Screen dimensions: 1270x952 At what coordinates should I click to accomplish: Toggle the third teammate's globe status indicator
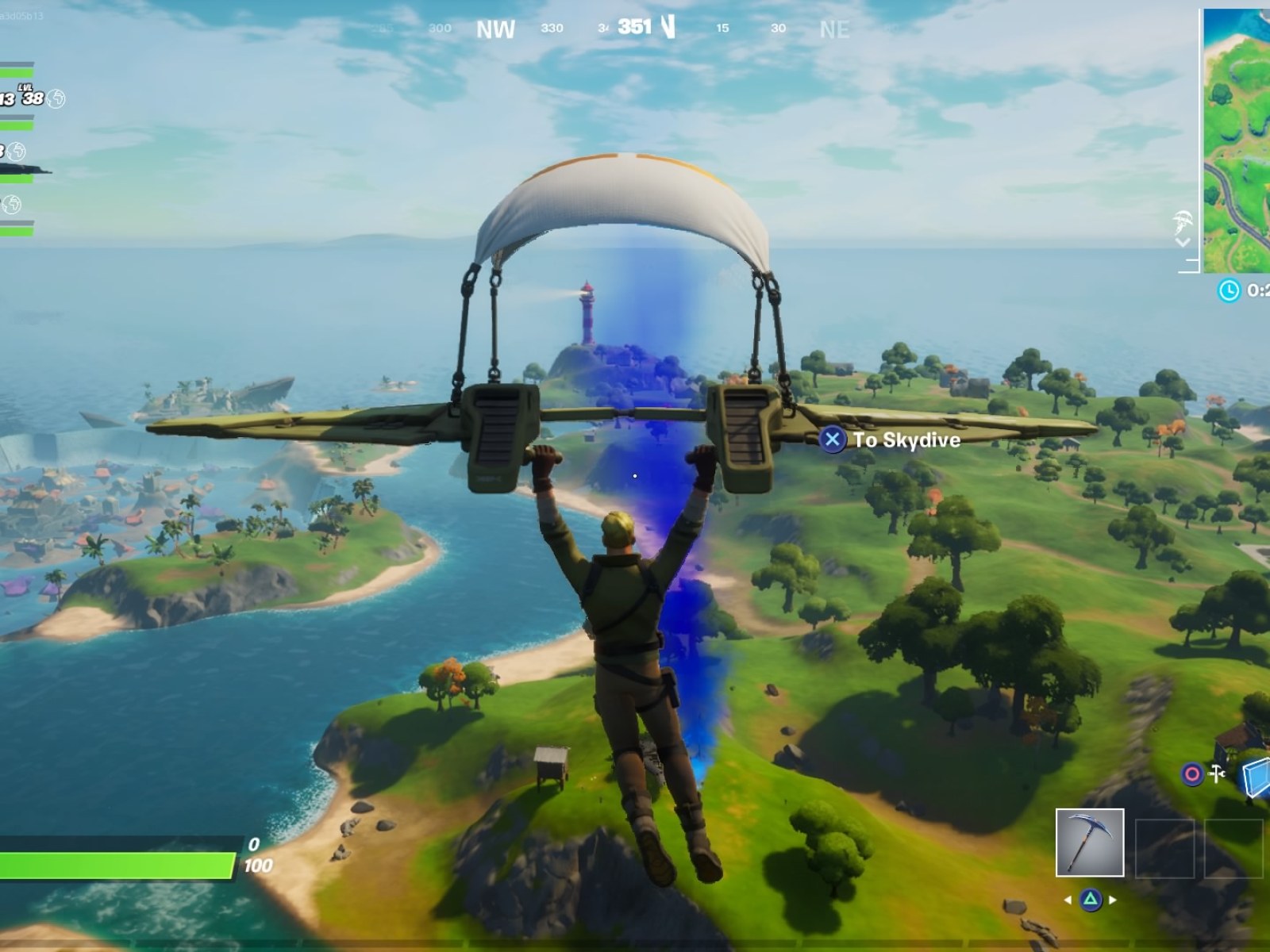pos(11,205)
